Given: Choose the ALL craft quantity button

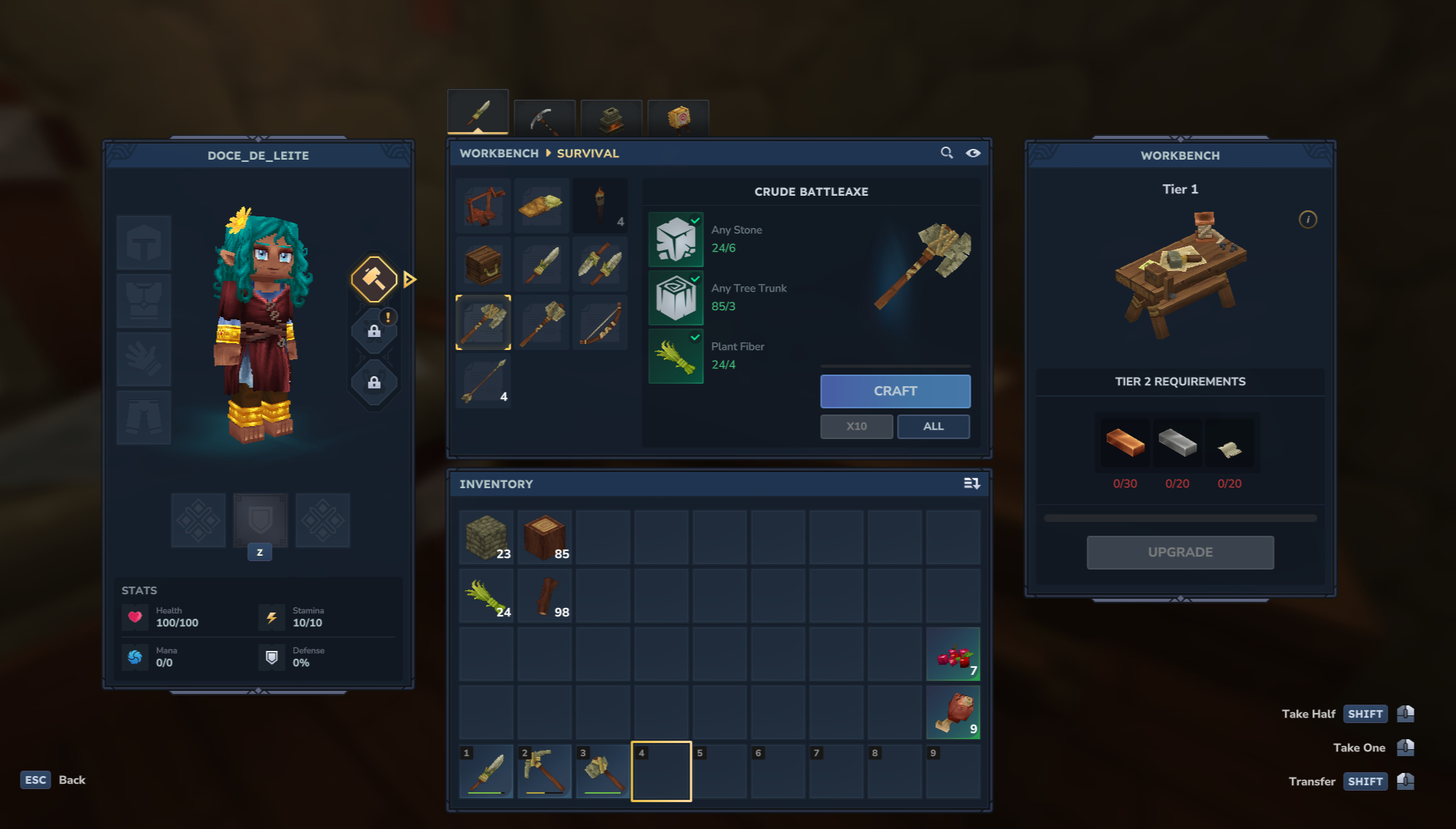Looking at the screenshot, I should tap(933, 427).
